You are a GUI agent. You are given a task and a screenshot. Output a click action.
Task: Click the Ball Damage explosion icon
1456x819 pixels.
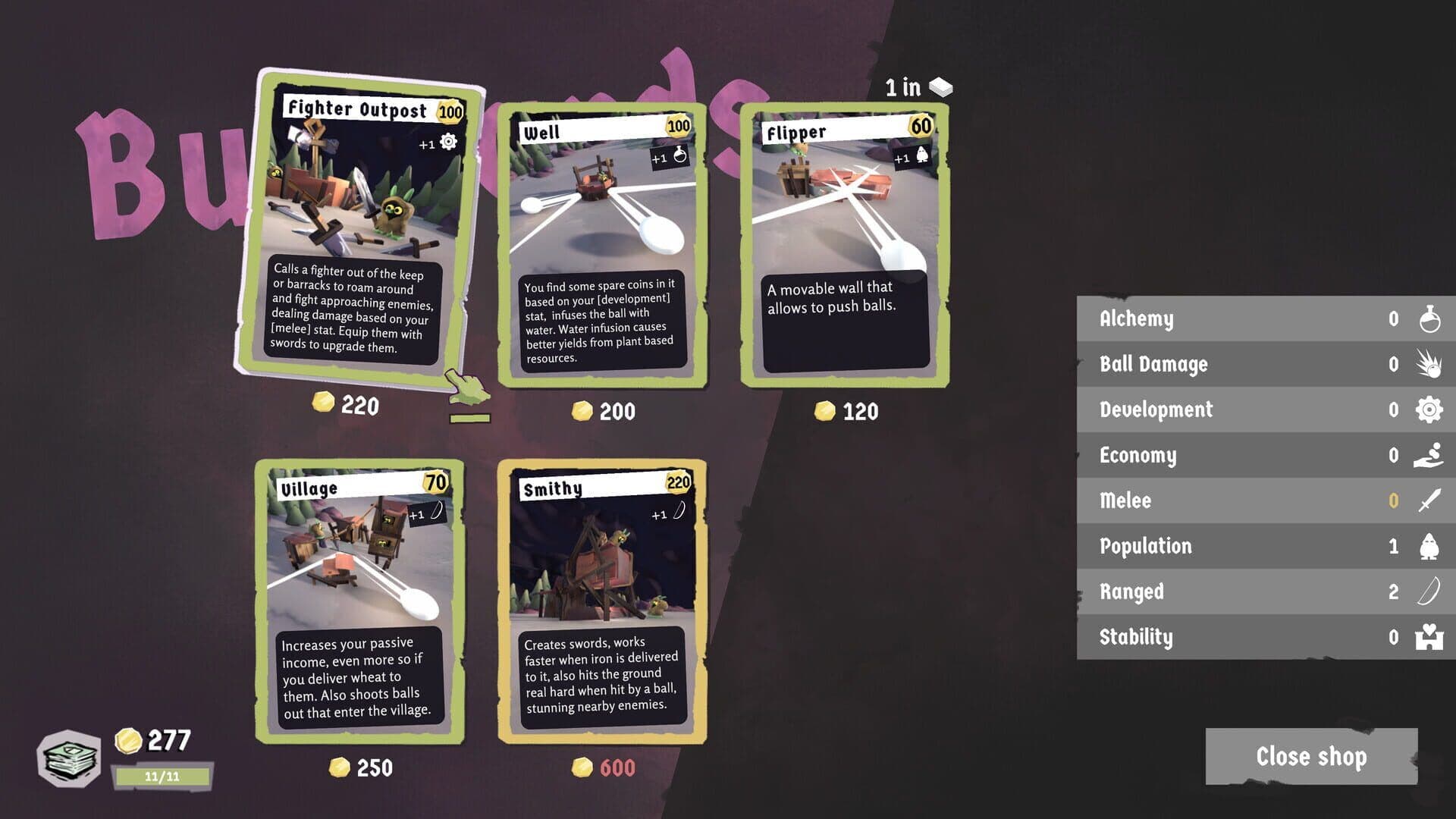pyautogui.click(x=1429, y=364)
